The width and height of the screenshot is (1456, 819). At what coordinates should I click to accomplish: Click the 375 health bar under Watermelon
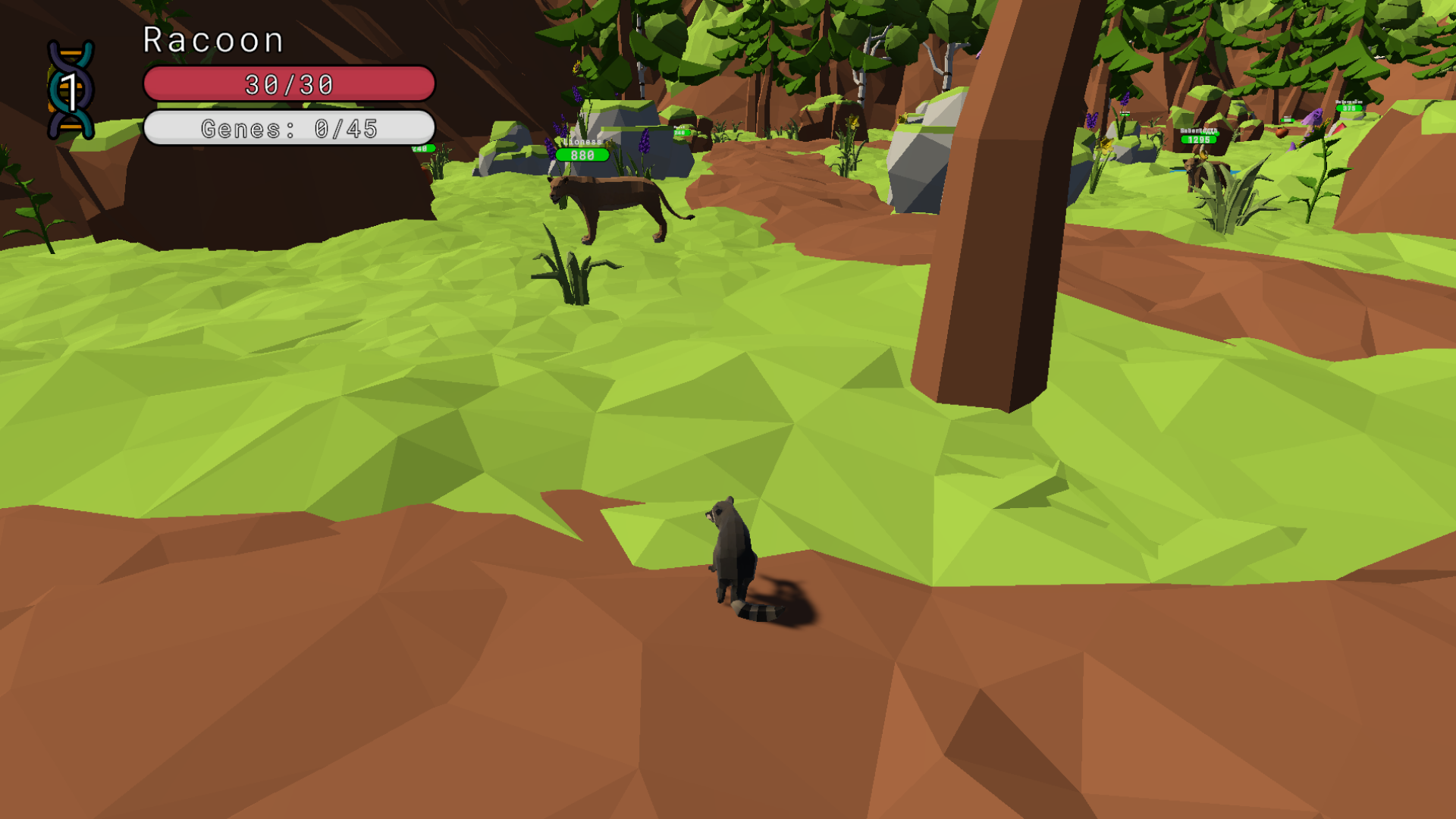click(1349, 108)
